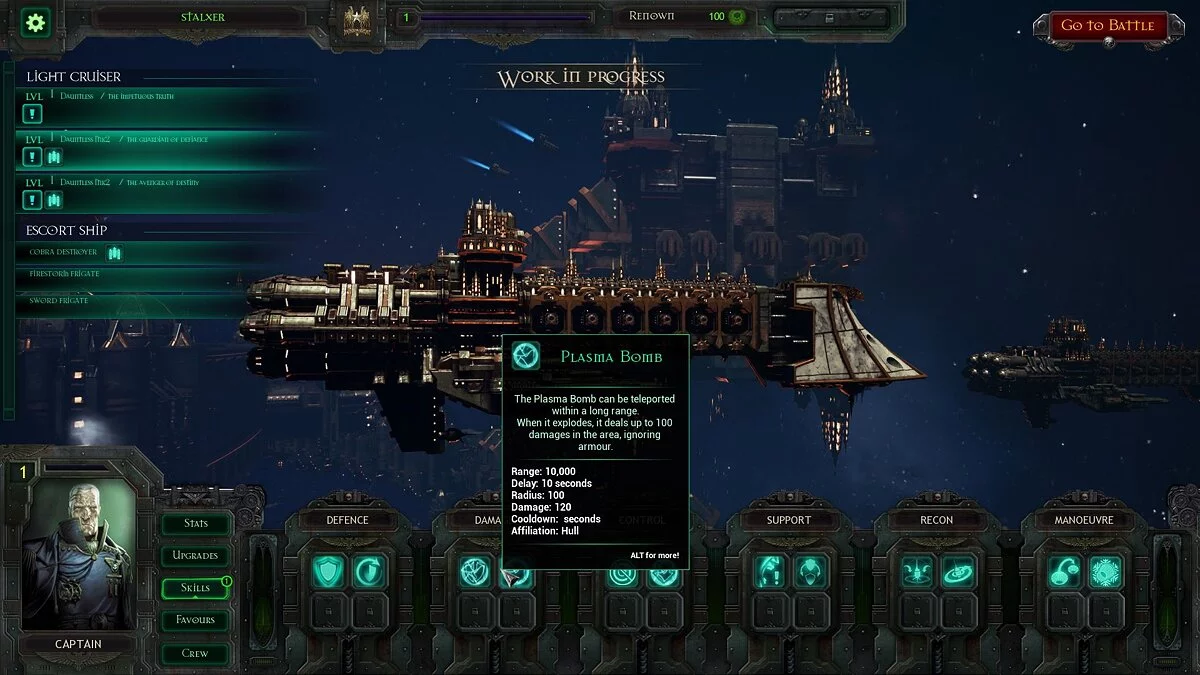This screenshot has height=675, width=1200.
Task: Click the Imperial eagle emblem at top
Action: click(357, 20)
